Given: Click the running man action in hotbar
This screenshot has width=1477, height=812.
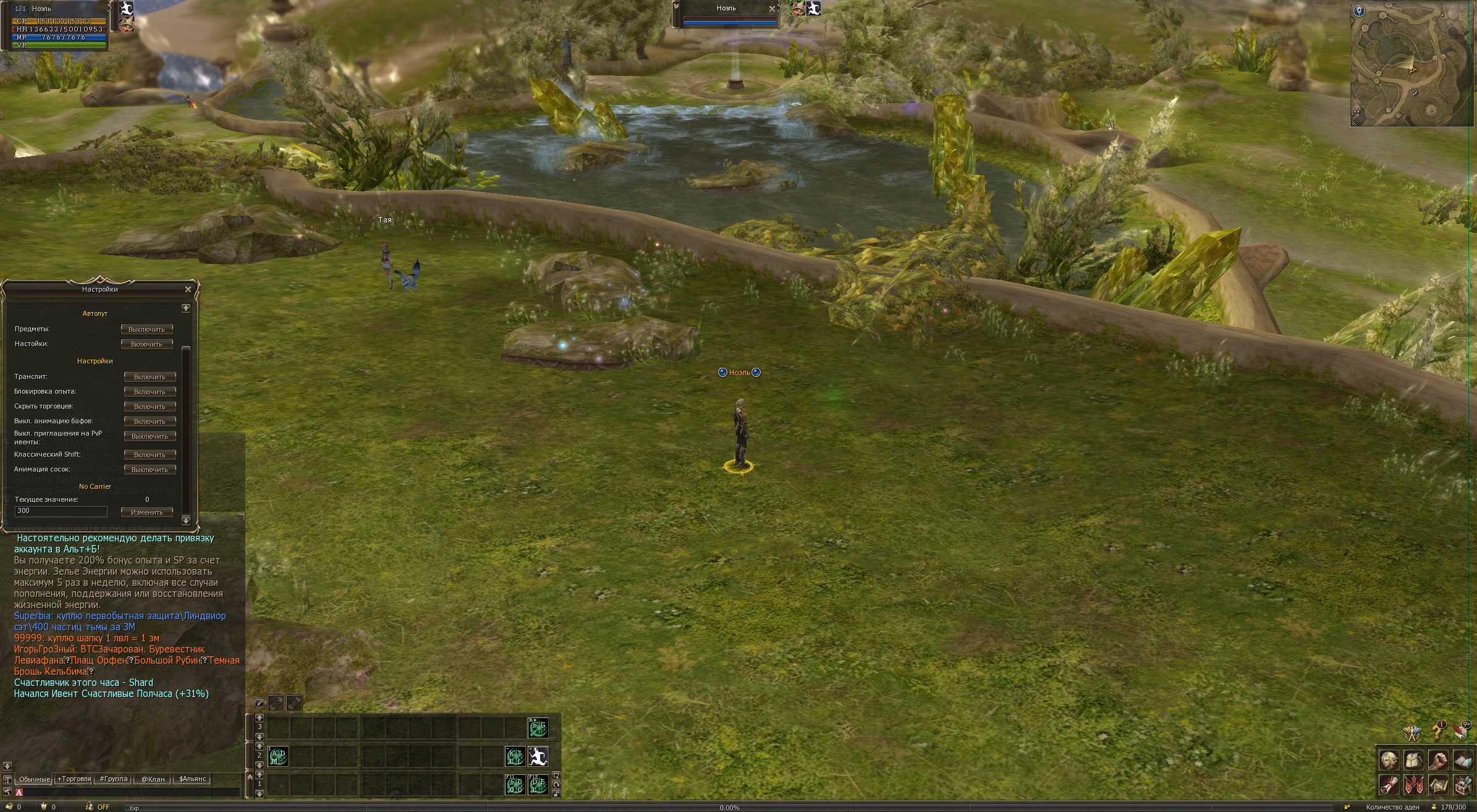Looking at the screenshot, I should click(538, 756).
